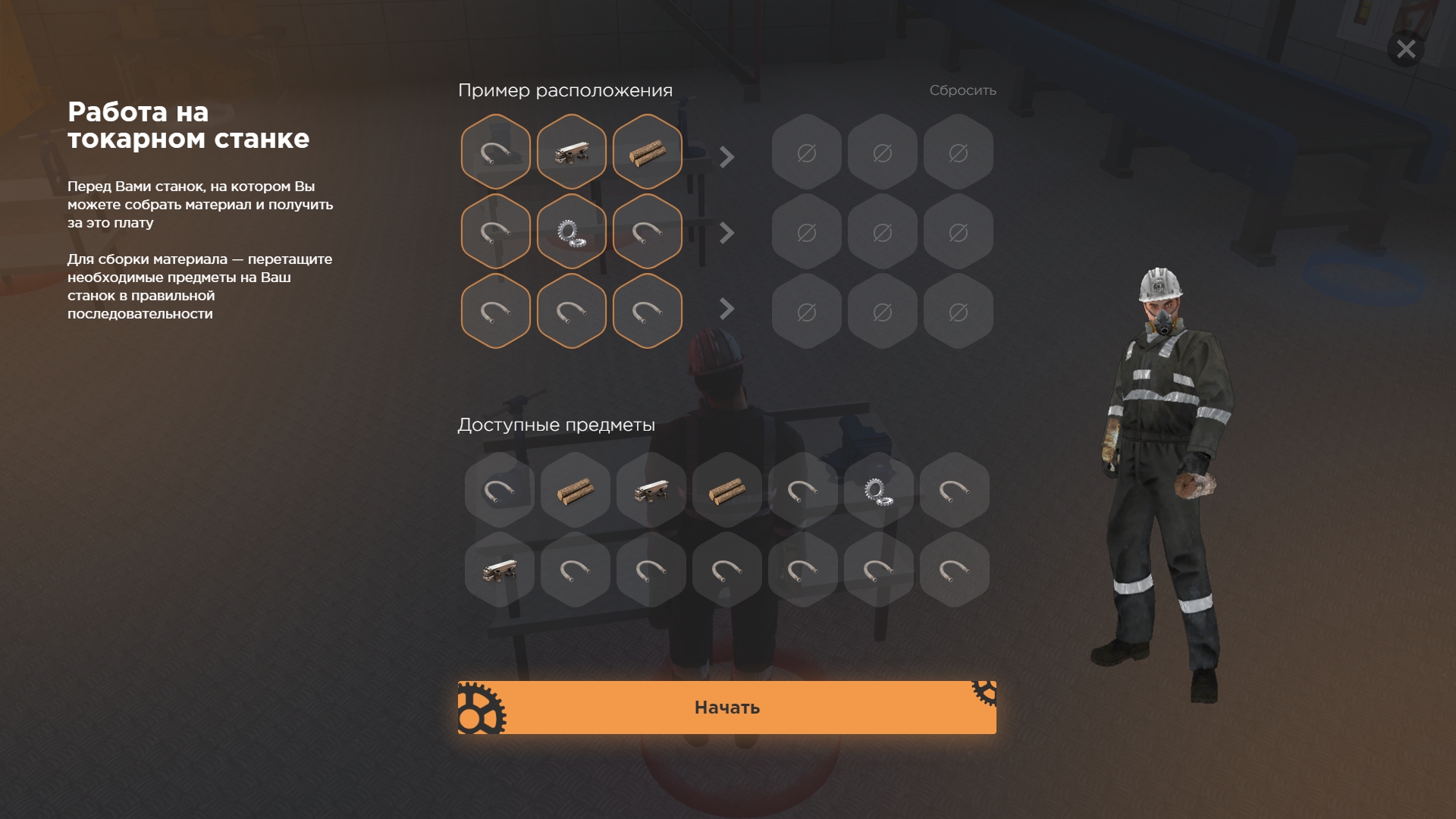Select wooden logs in the example layout
This screenshot has width=1456, height=819.
click(647, 152)
